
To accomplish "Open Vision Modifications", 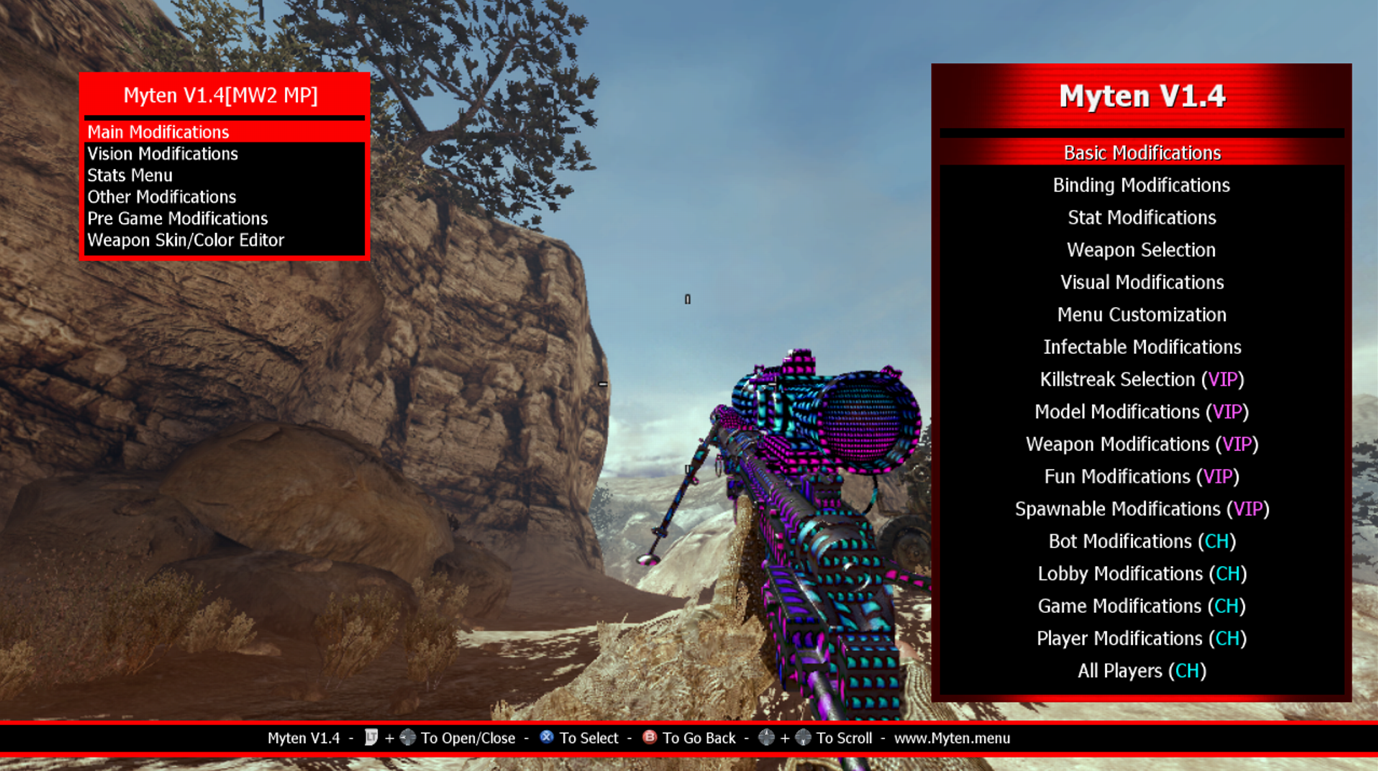I will [x=162, y=154].
